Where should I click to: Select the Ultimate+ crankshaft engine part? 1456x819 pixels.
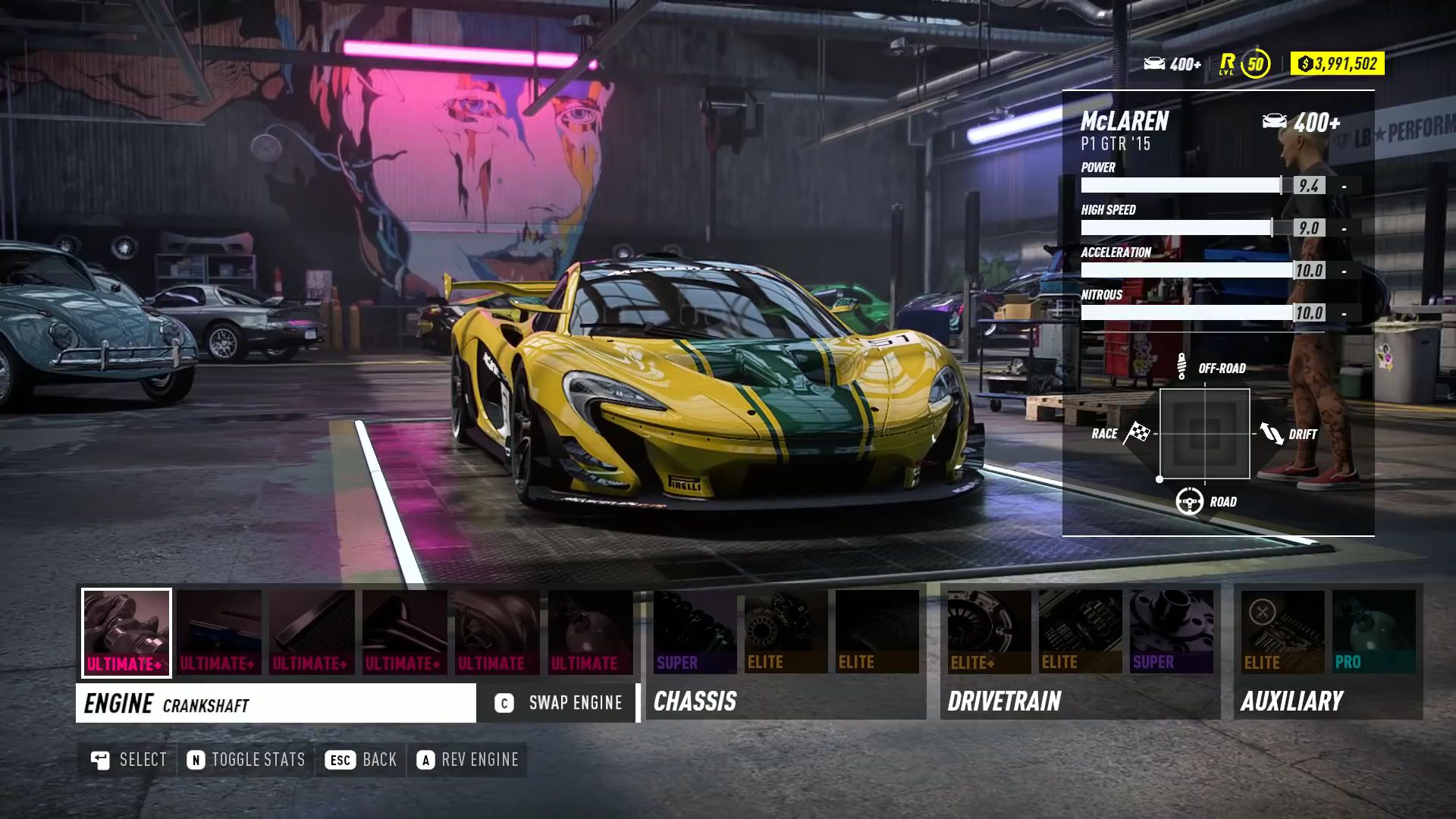[127, 632]
